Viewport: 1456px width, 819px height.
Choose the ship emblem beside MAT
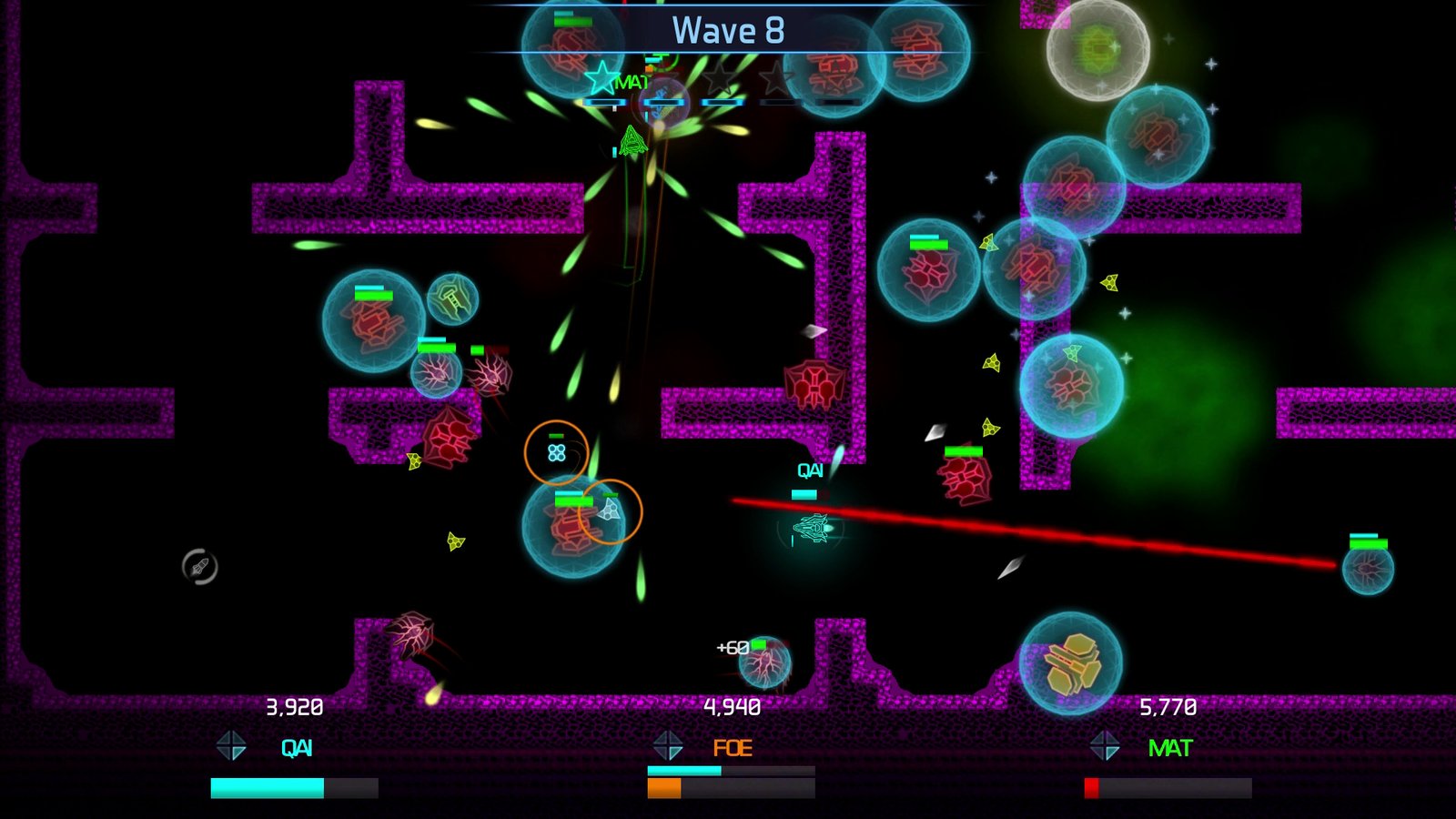(1105, 746)
